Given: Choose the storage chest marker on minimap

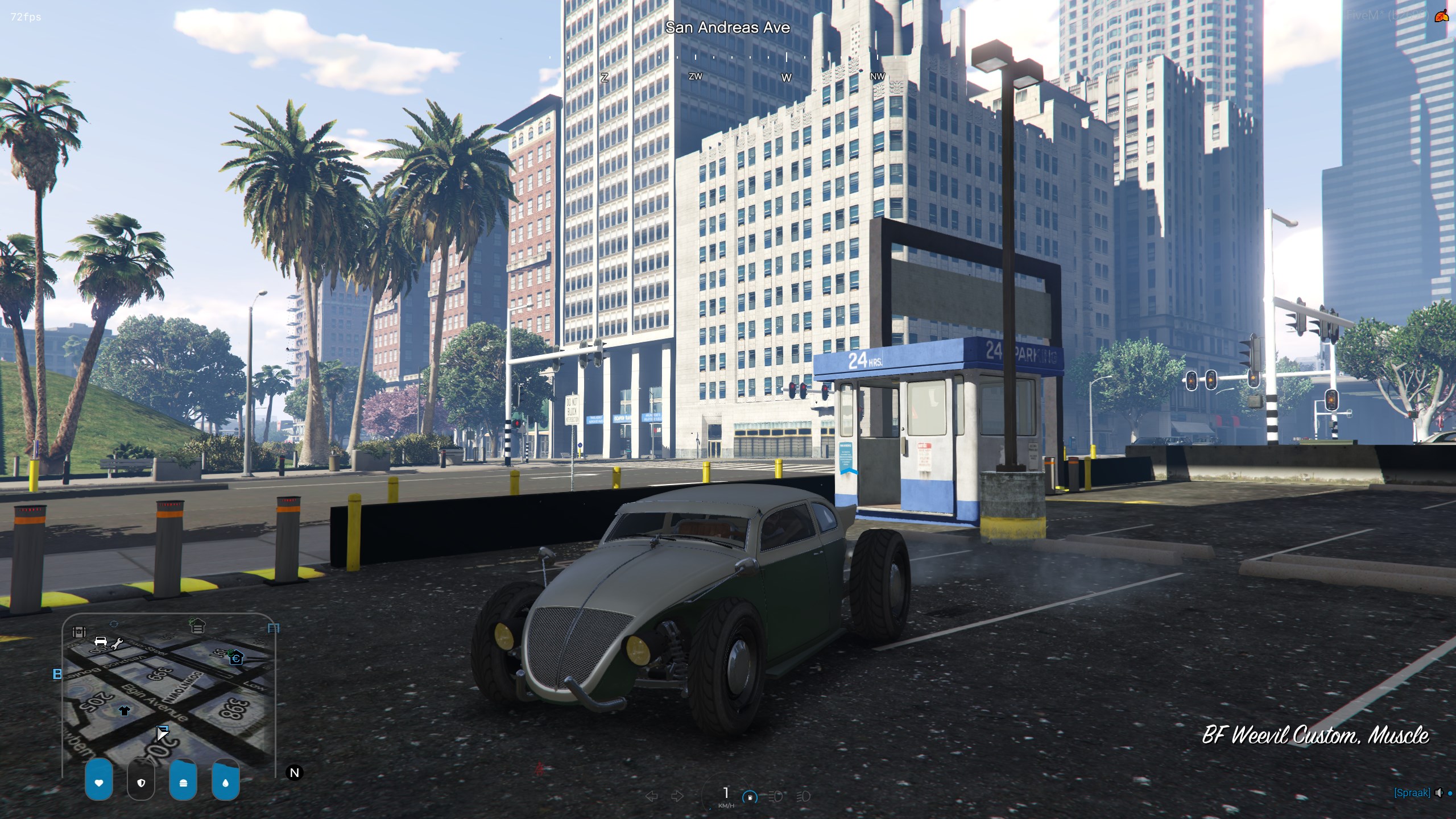Looking at the screenshot, I should (x=79, y=632).
